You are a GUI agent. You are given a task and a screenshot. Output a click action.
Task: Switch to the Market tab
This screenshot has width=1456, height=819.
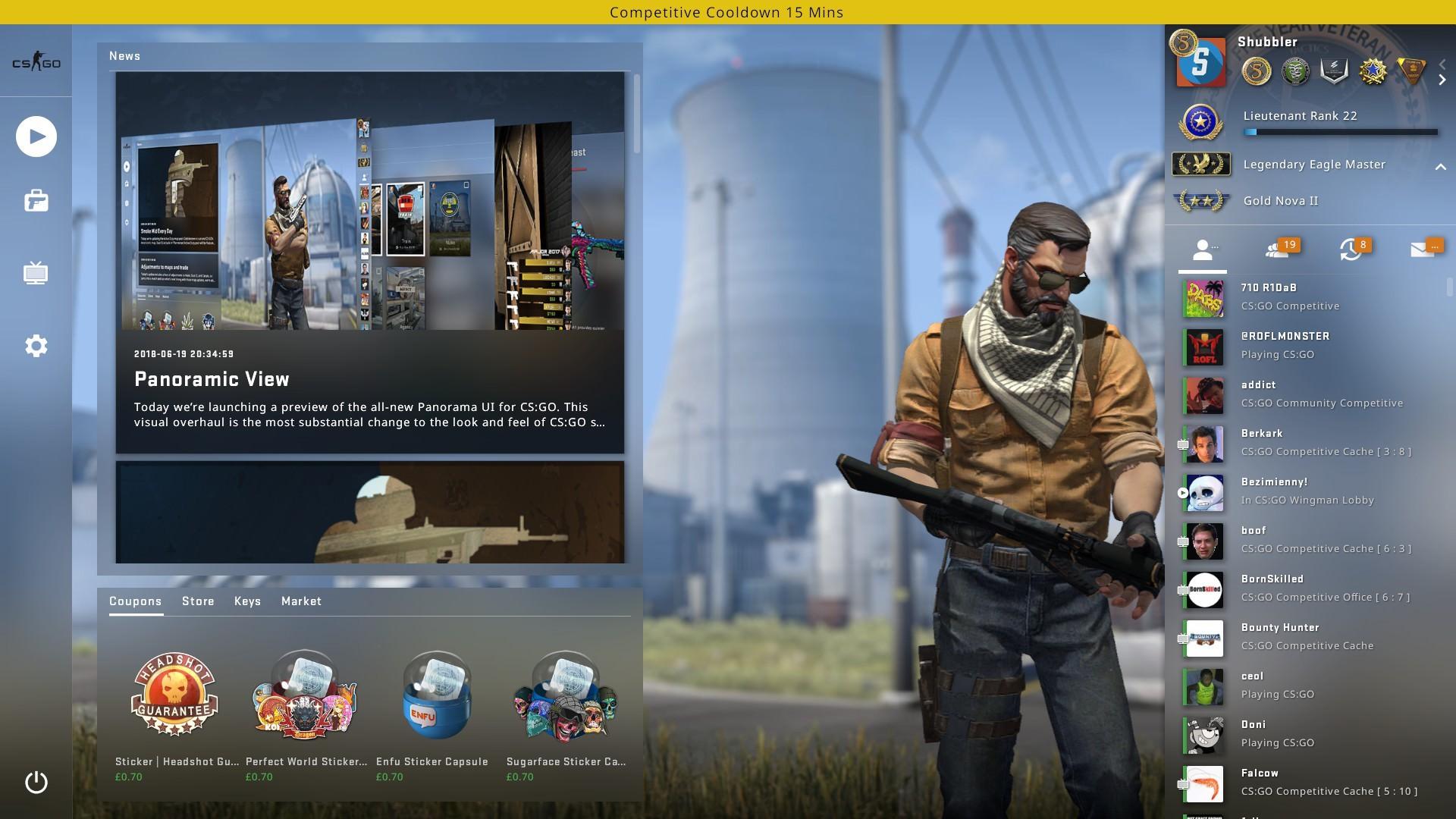click(301, 601)
